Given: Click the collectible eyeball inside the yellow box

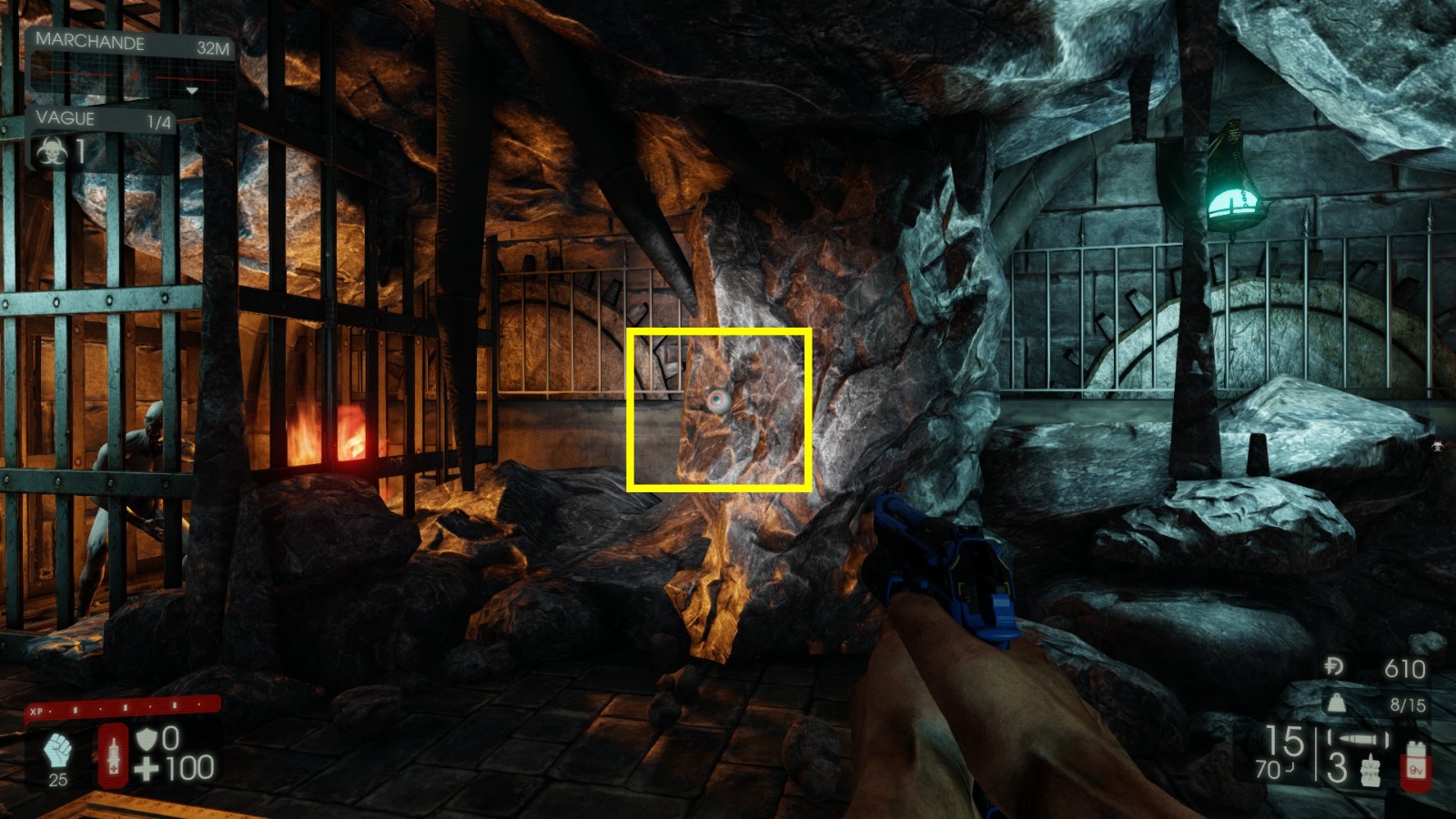Looking at the screenshot, I should click(x=716, y=398).
